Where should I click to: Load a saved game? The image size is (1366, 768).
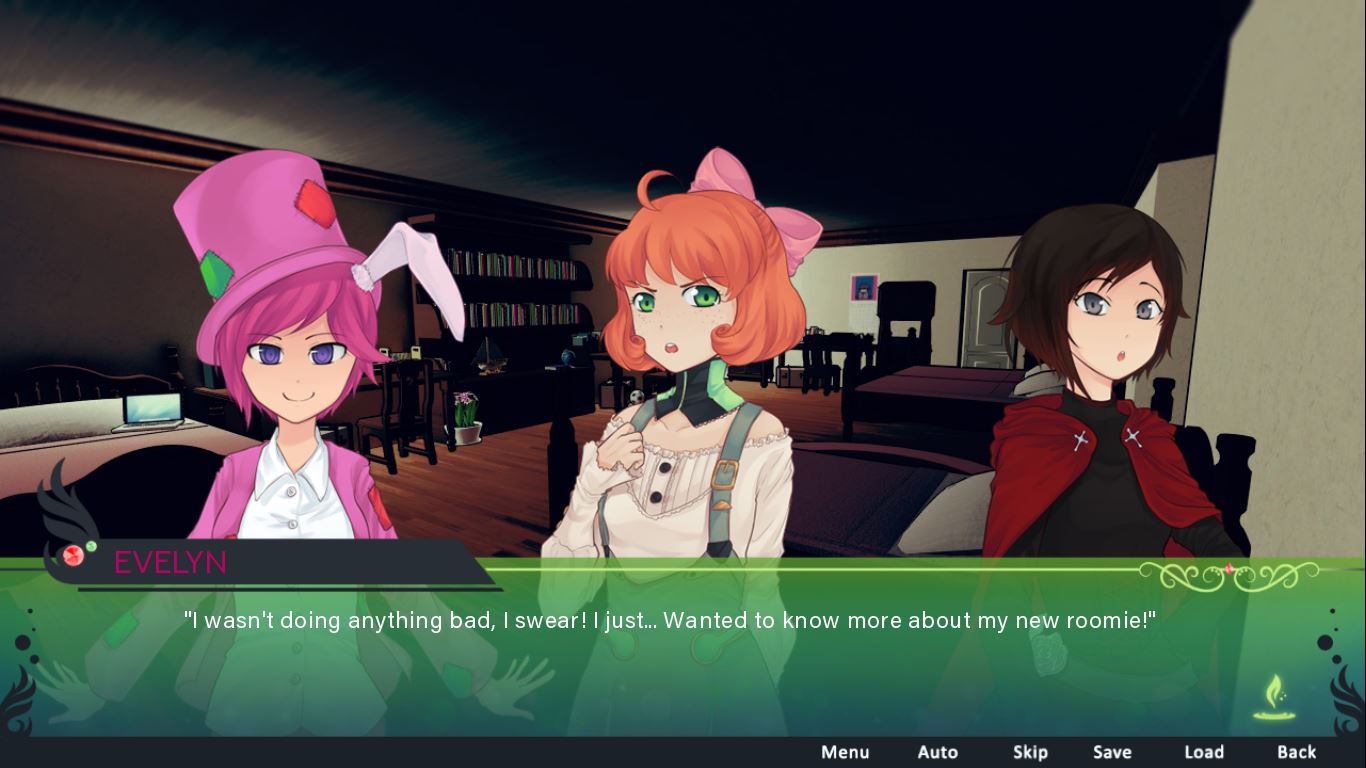coord(1204,752)
